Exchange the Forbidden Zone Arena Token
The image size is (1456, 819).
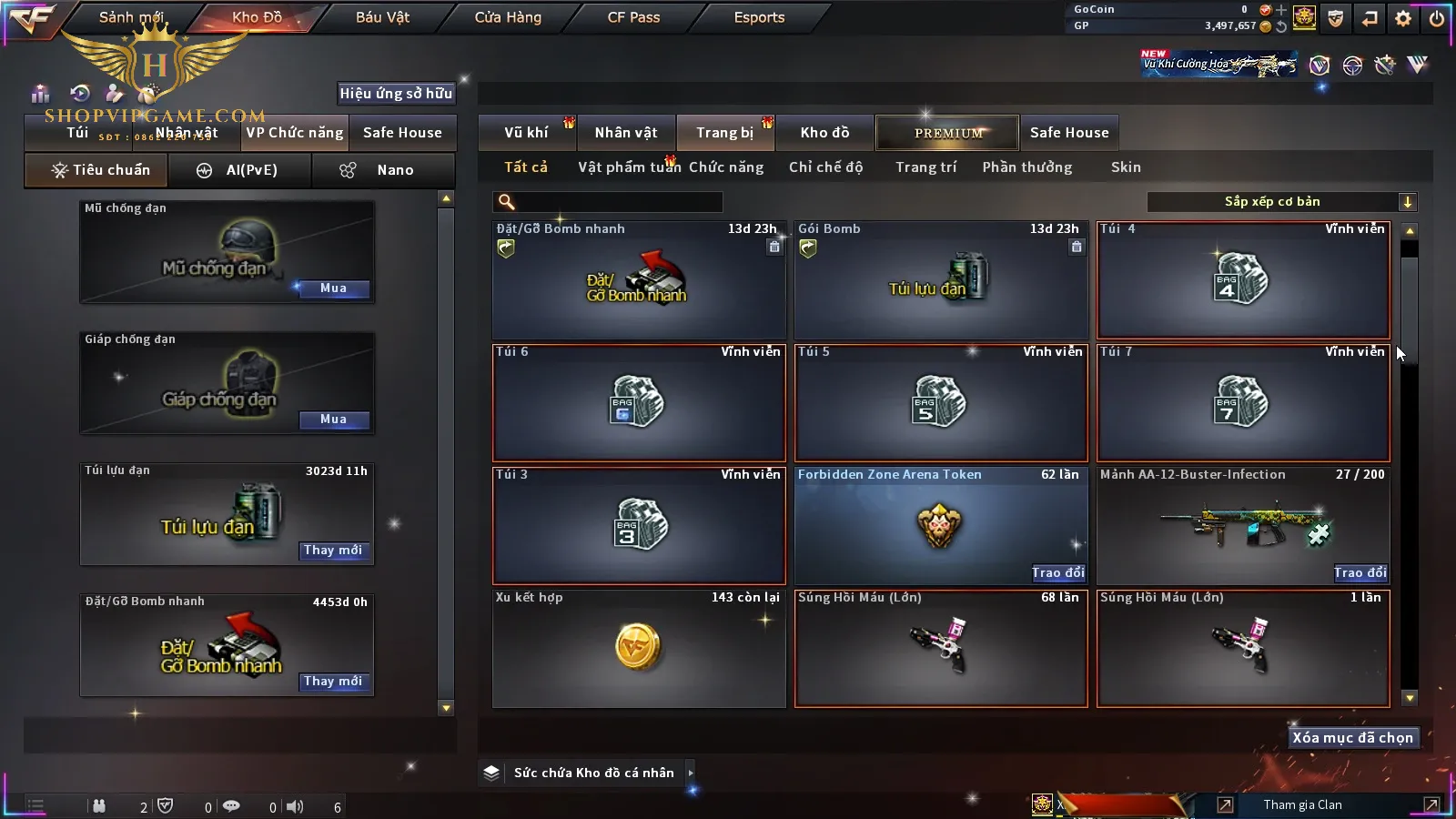1057,572
